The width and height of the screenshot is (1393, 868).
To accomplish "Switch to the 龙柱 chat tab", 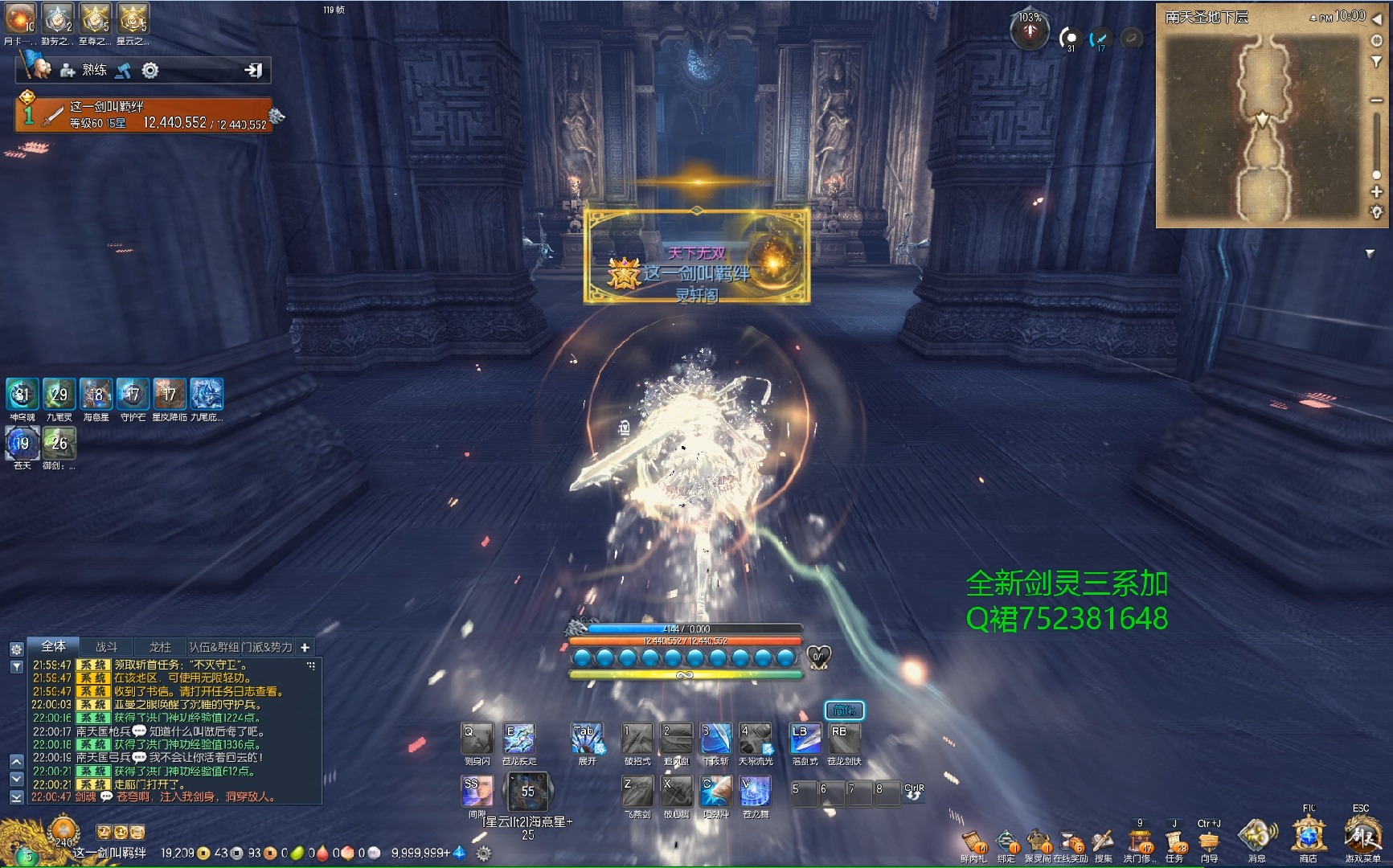I will point(160,647).
